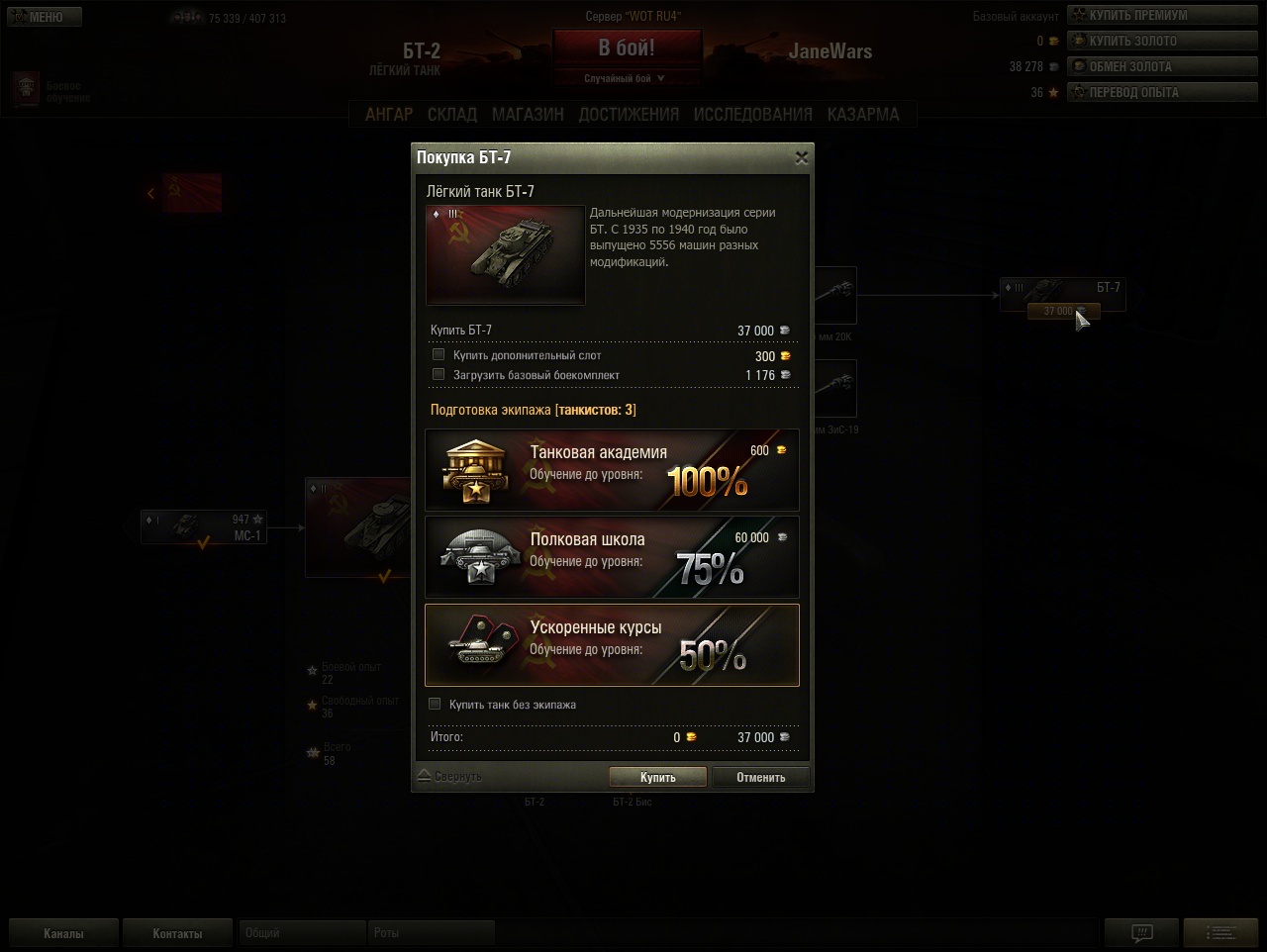The height and width of the screenshot is (952, 1267).
Task: Choose Танковая академия 100% crew training
Action: [x=612, y=470]
